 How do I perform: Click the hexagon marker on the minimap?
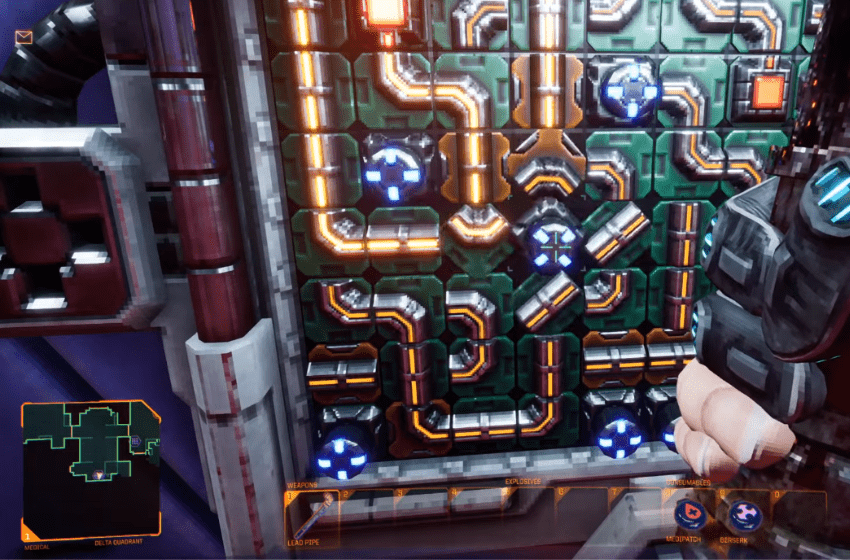pos(135,440)
